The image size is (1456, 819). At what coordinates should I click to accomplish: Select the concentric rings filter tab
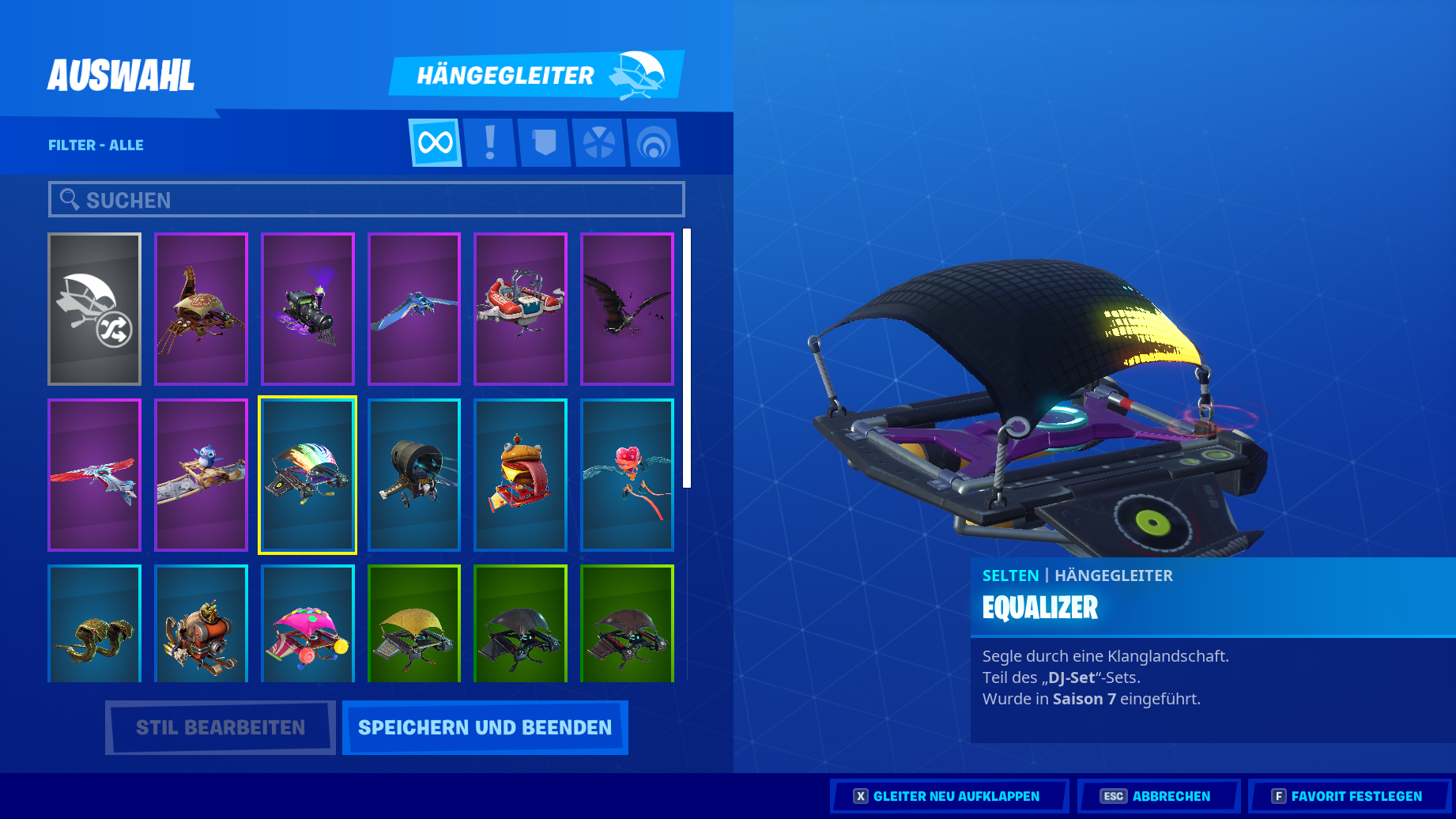[653, 143]
